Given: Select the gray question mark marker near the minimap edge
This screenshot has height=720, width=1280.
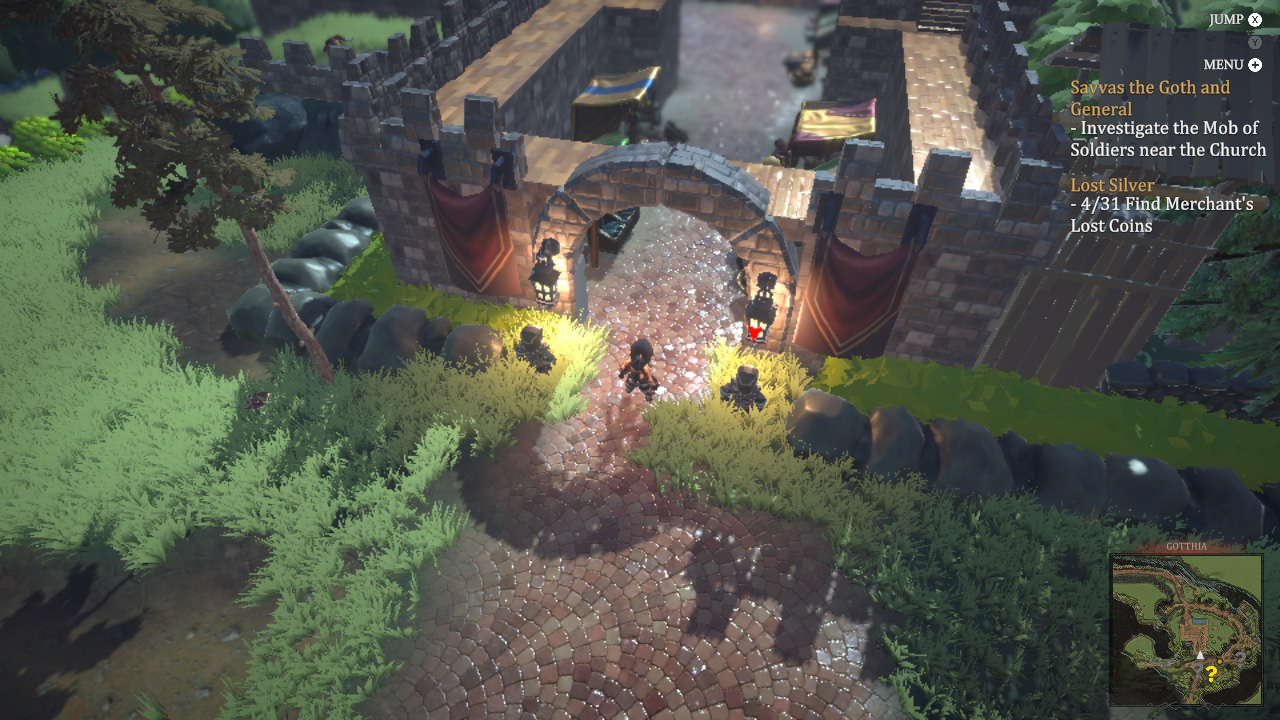Looking at the screenshot, I should pos(1241,657).
